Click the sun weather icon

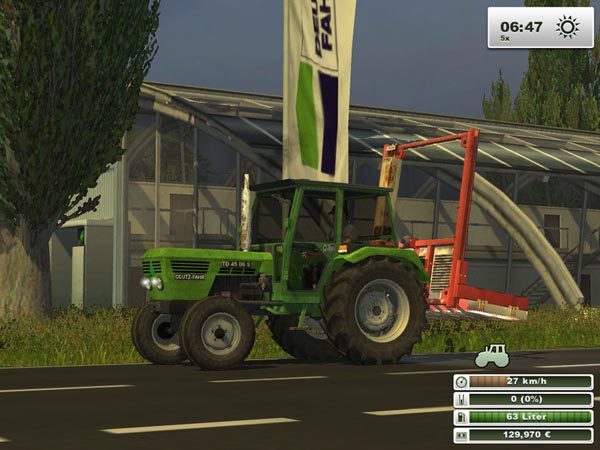coord(567,27)
